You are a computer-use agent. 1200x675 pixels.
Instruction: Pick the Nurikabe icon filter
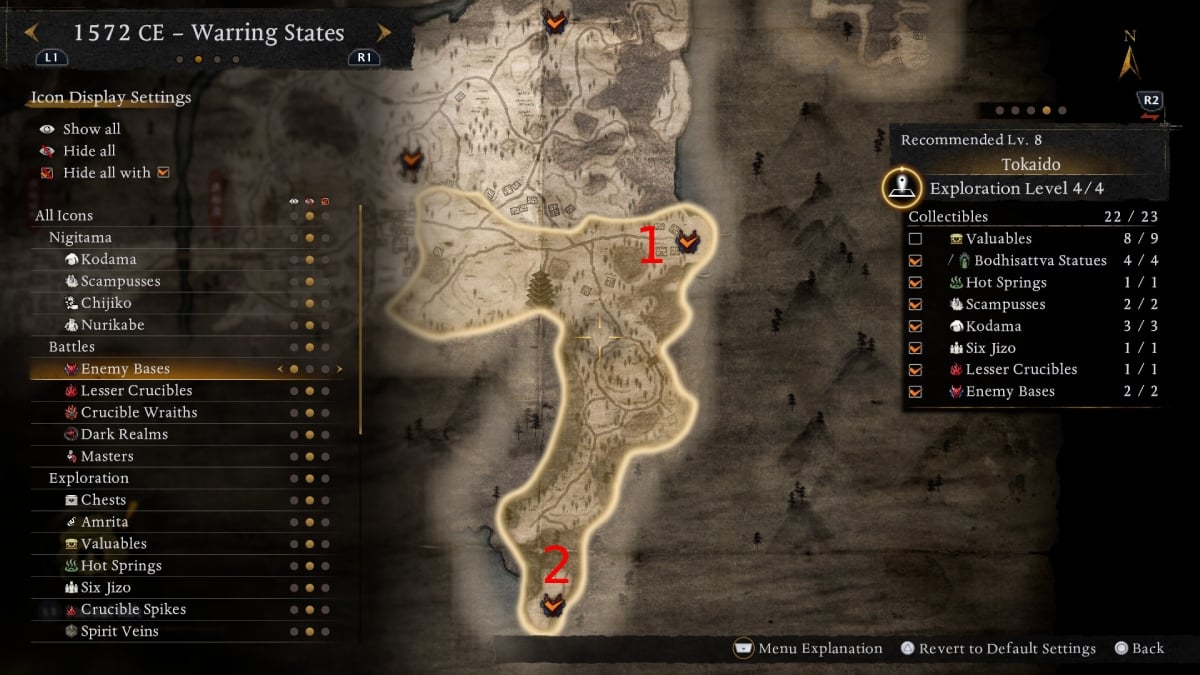(110, 325)
